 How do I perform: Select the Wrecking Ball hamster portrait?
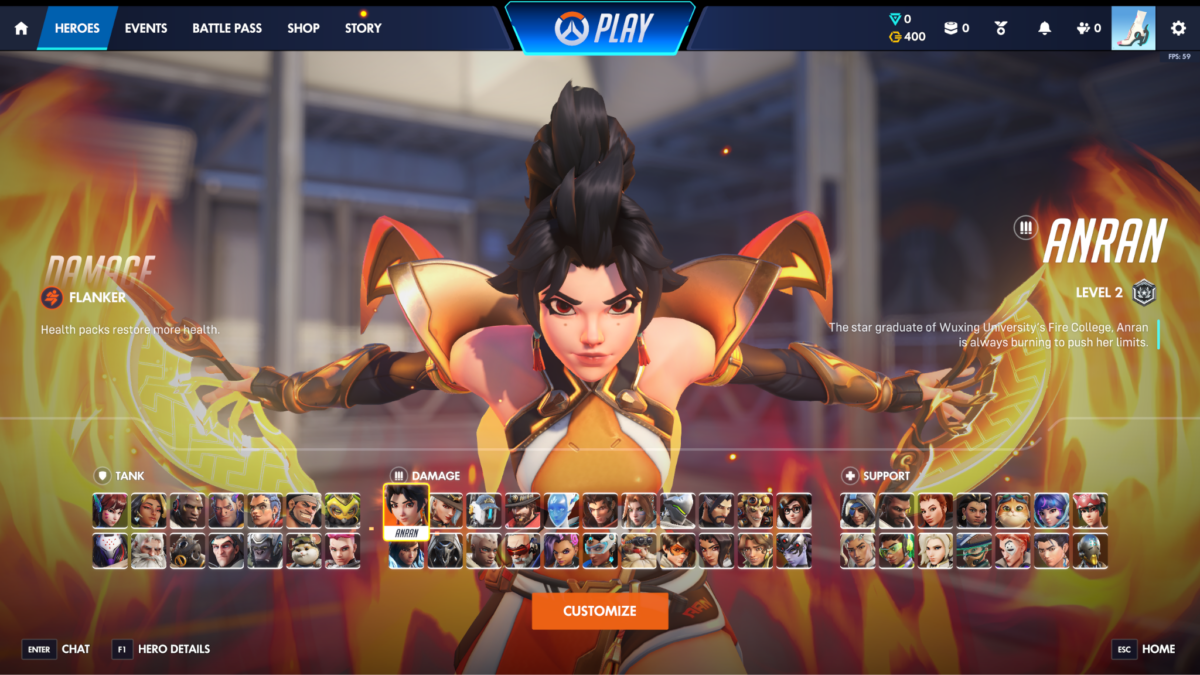point(304,550)
